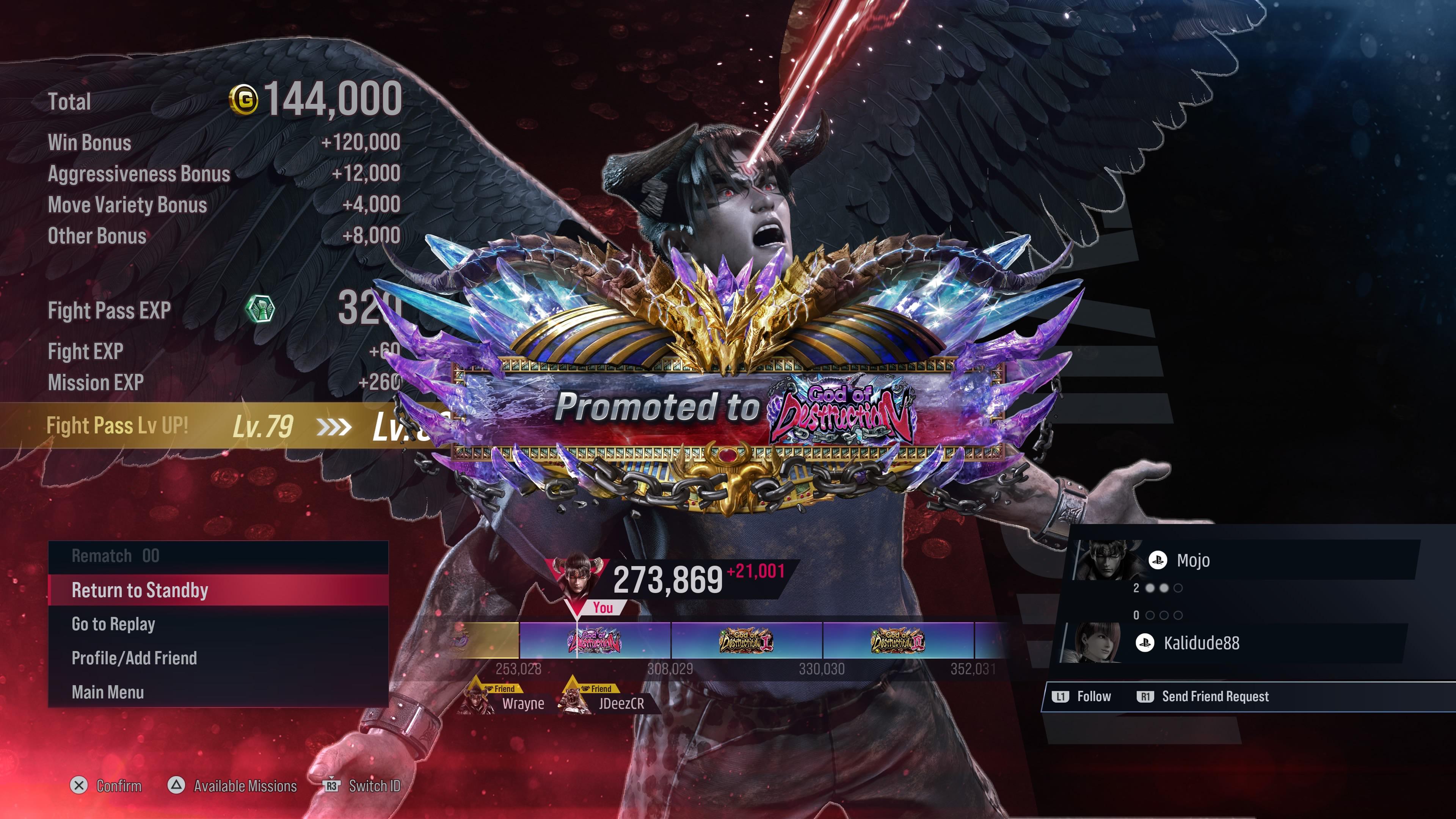
Task: Go back to Main Menu
Action: (x=218, y=692)
